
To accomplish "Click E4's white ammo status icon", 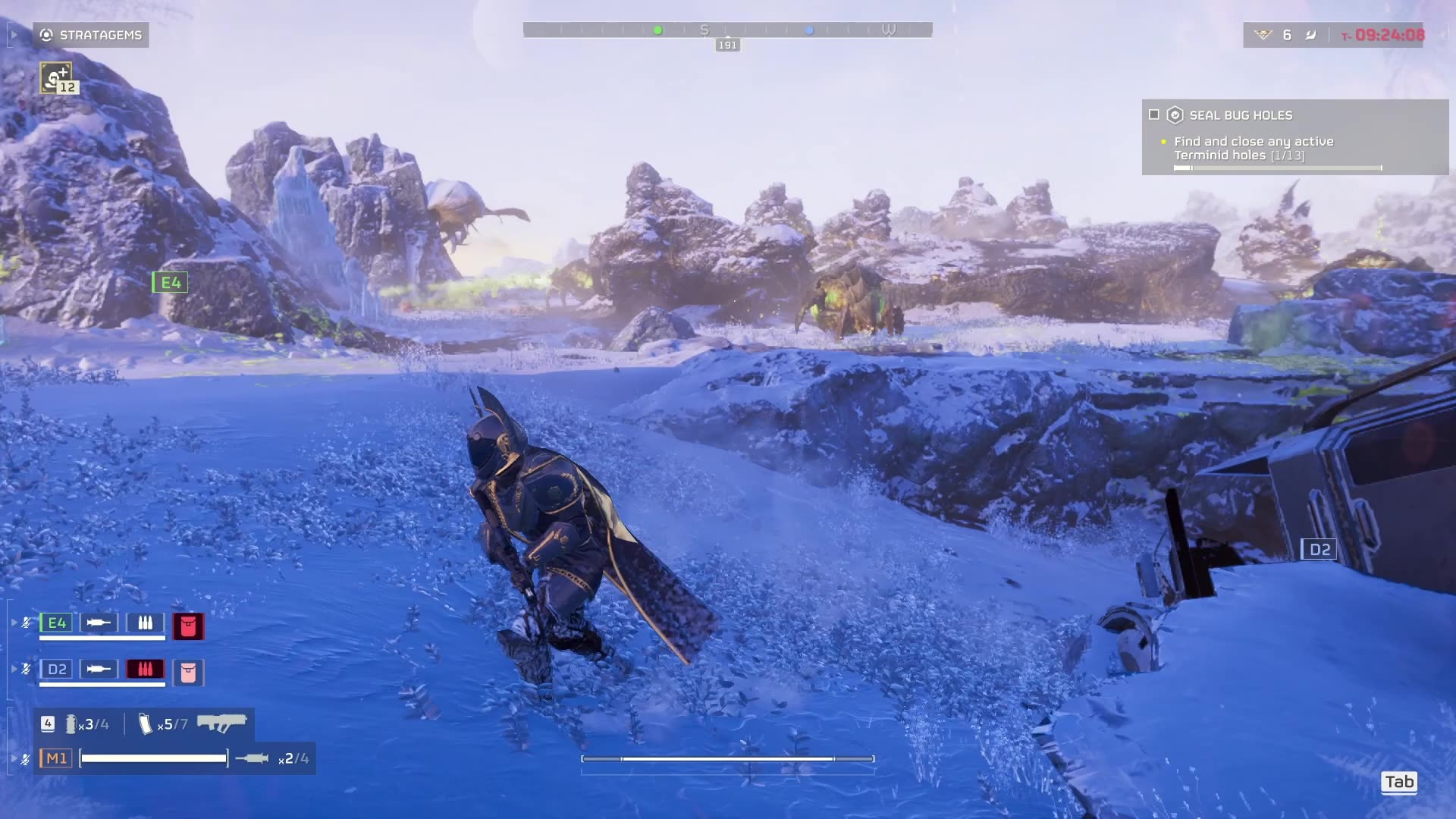I will [x=145, y=623].
